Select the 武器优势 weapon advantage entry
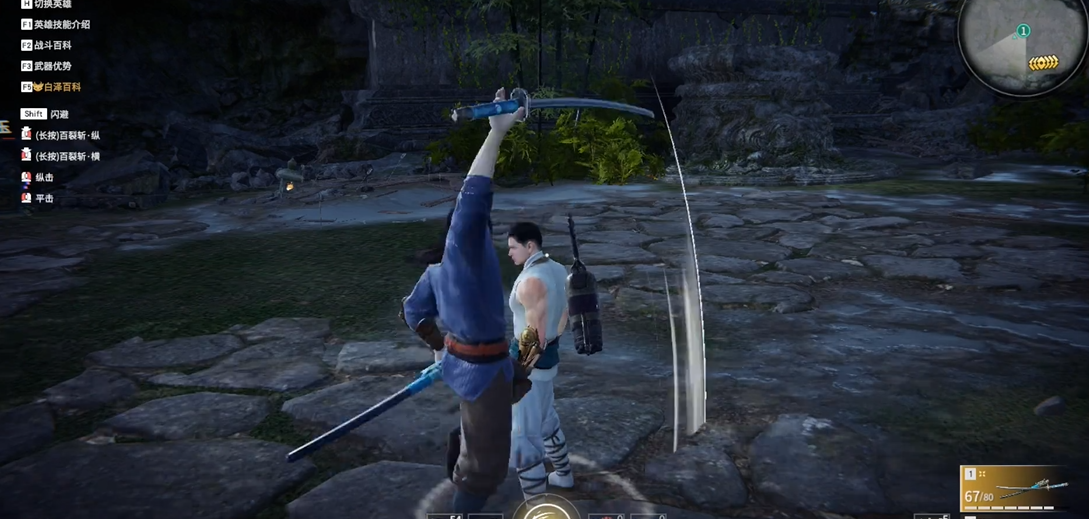1089x519 pixels. point(53,66)
